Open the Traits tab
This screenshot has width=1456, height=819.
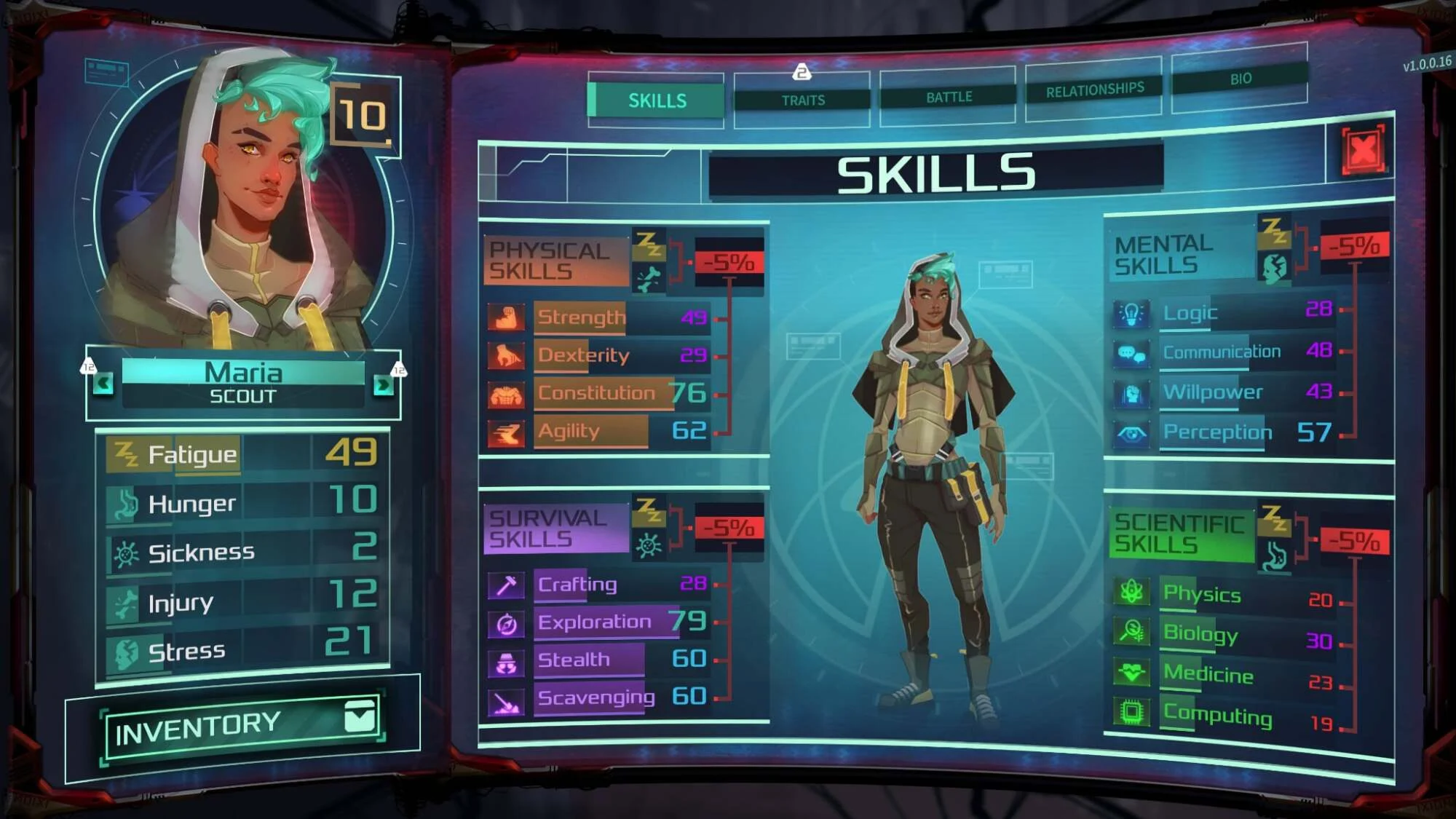tap(802, 100)
